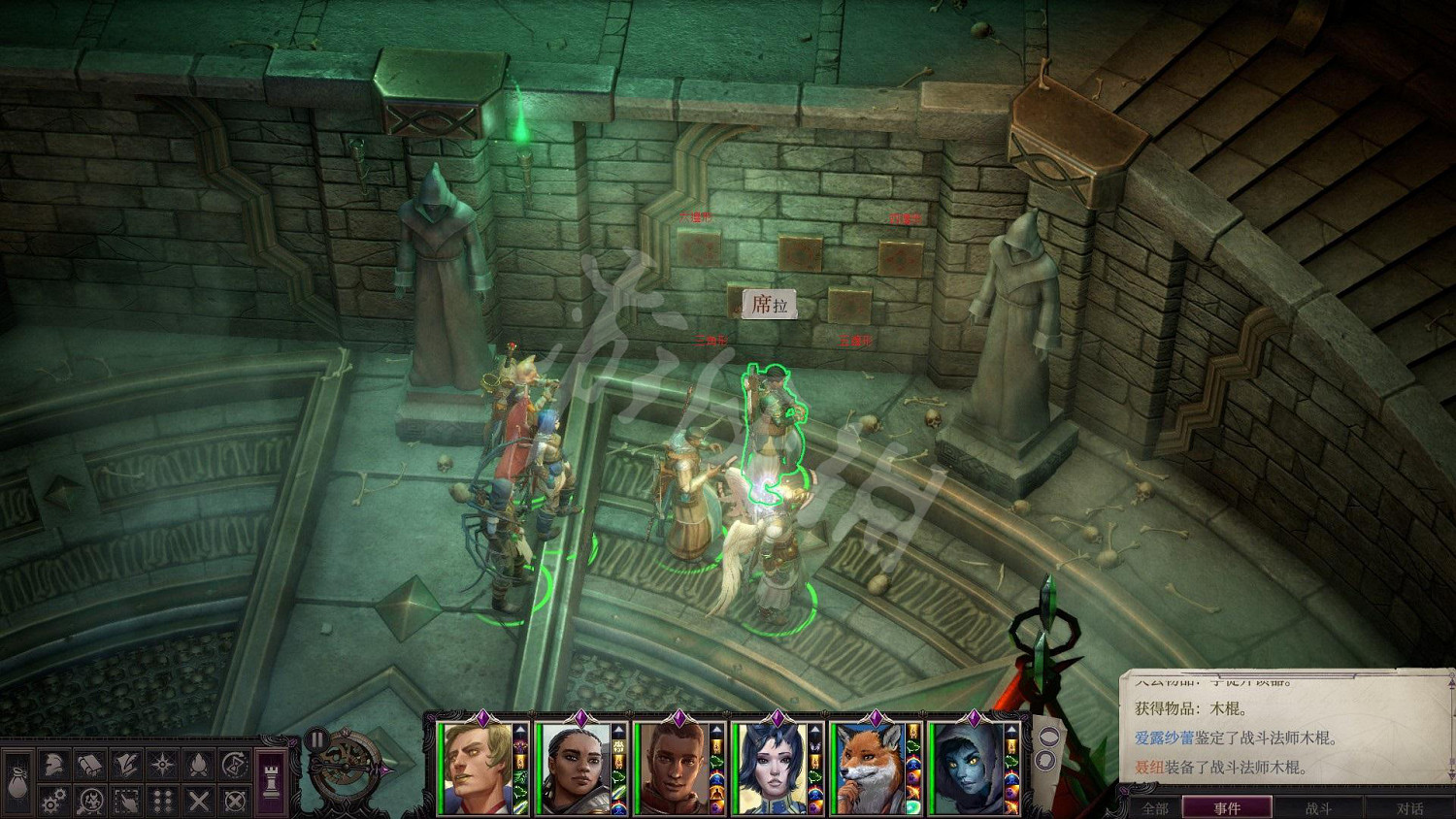
Task: Open the journal quill icon
Action: [x=126, y=766]
